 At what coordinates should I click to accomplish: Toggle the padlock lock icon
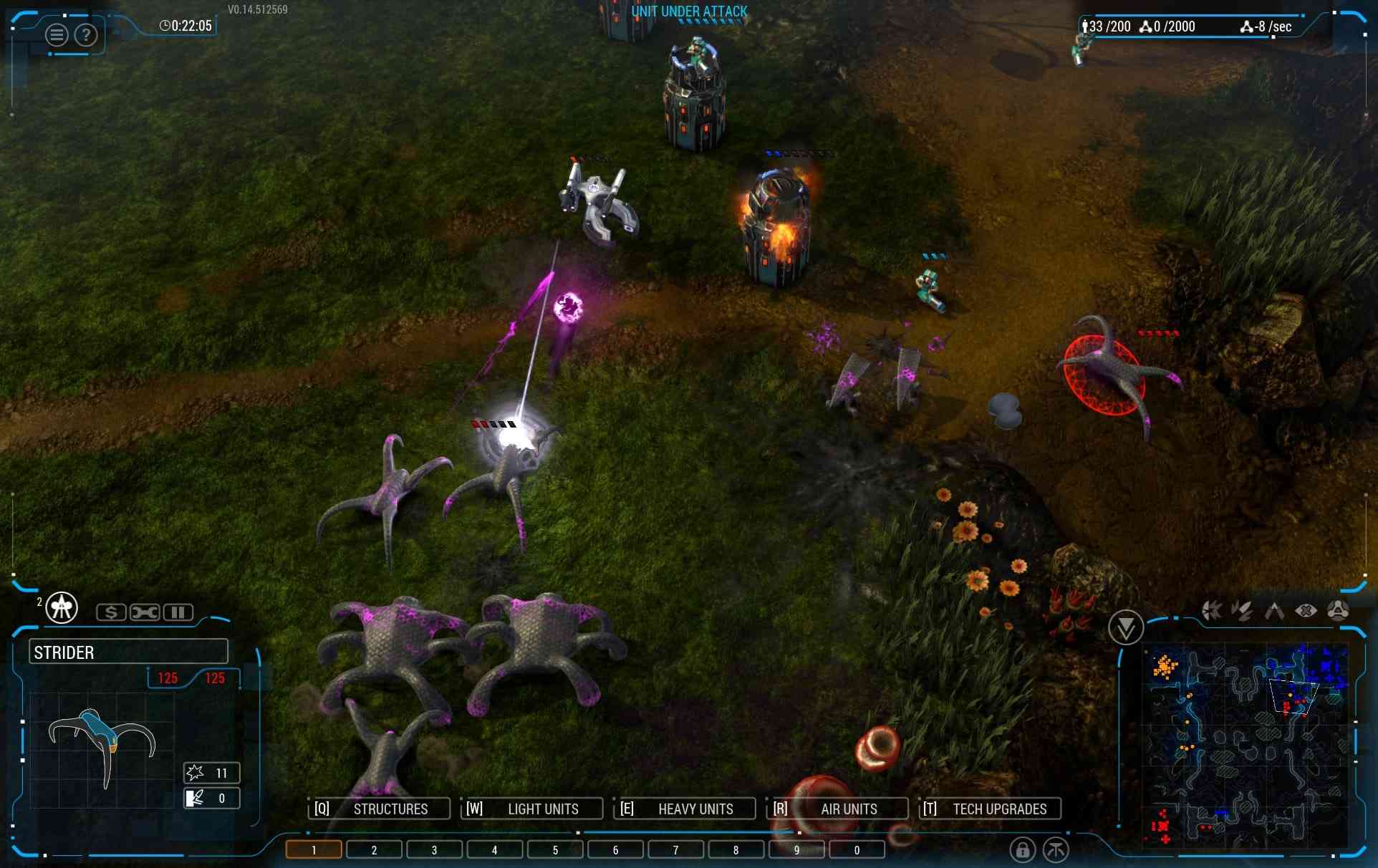[x=1022, y=850]
